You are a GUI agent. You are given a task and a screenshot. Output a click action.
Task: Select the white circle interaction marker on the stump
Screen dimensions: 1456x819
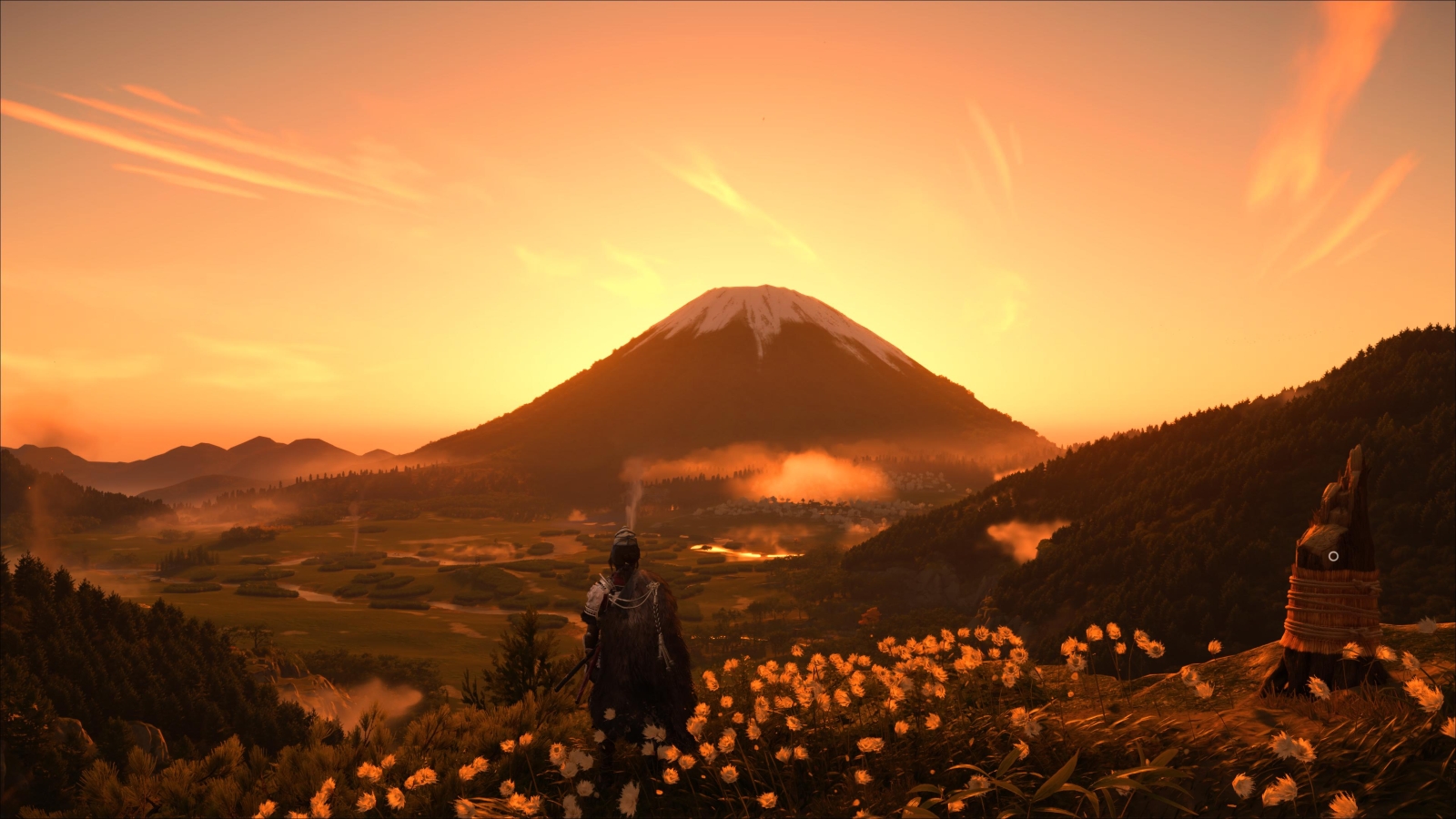(x=1333, y=556)
